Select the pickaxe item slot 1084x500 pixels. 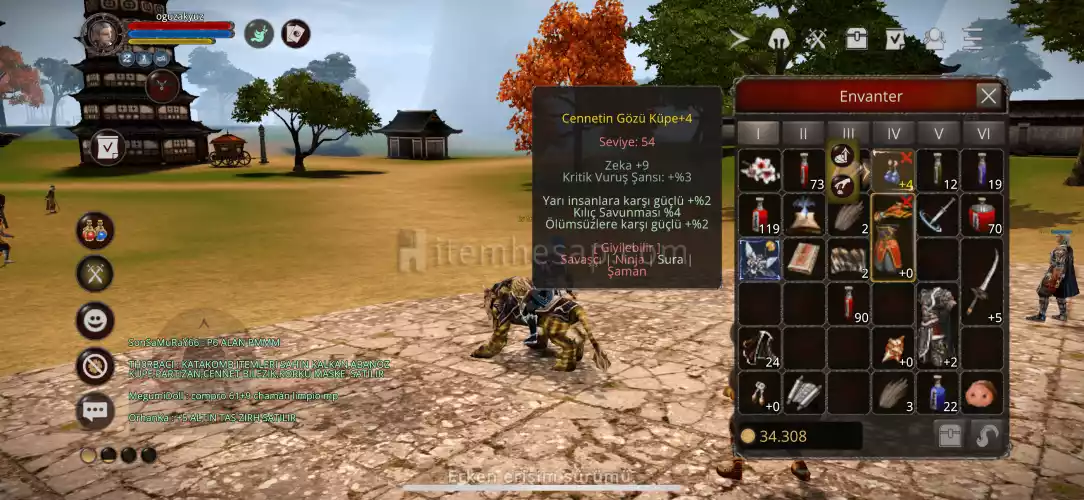click(x=937, y=215)
